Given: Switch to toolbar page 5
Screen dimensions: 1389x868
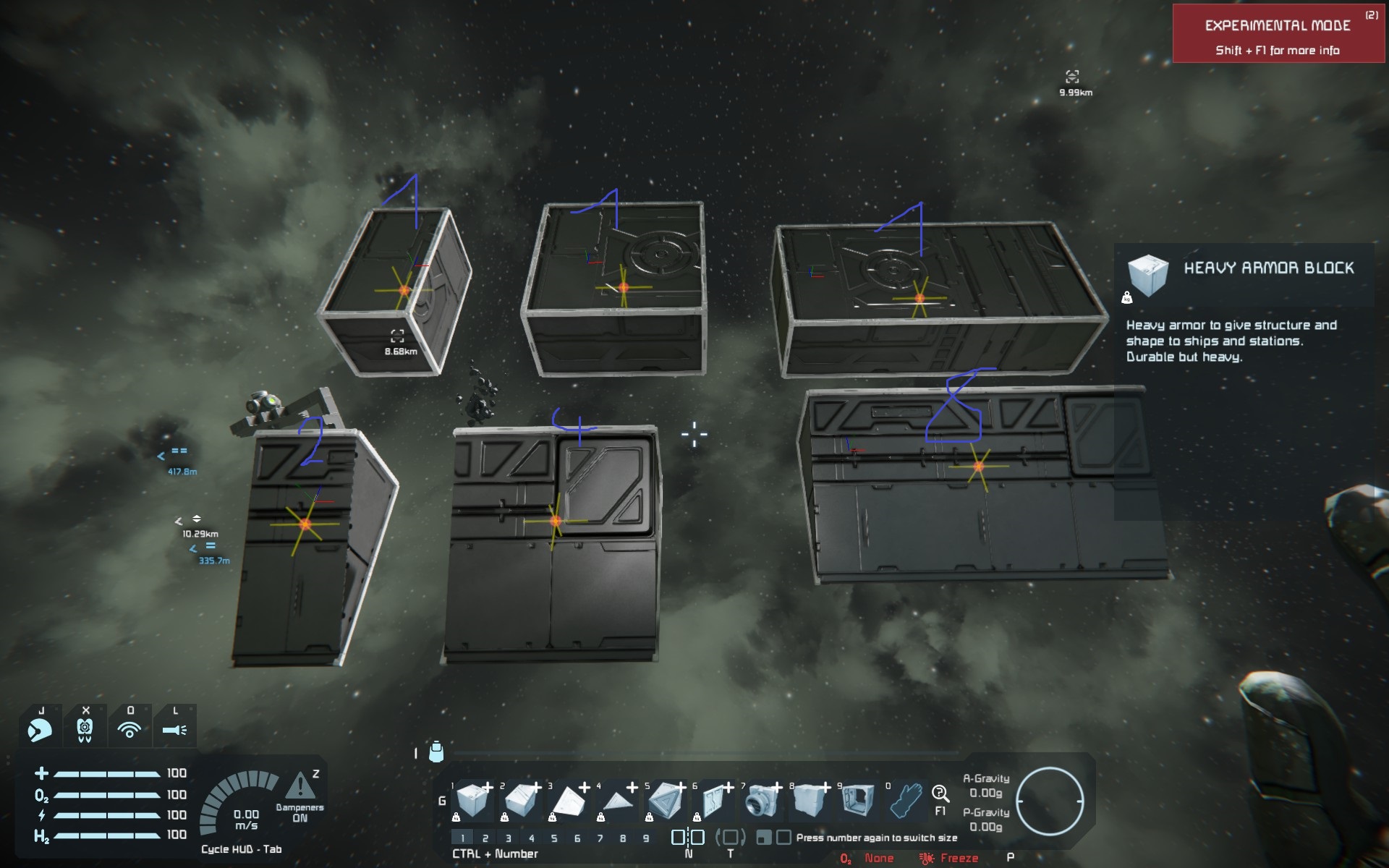Looking at the screenshot, I should (x=554, y=838).
